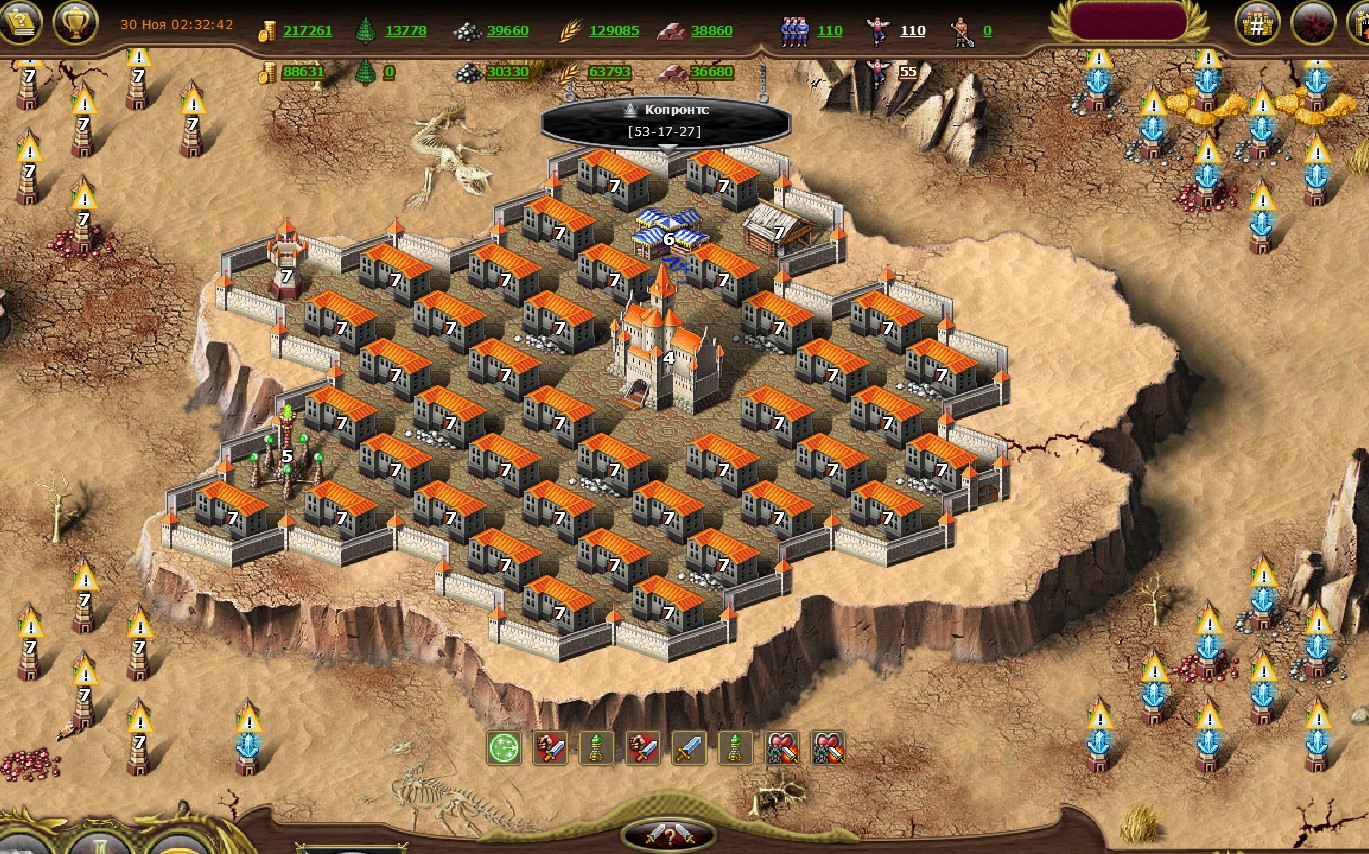Open the wood resource 13778 link

405,31
